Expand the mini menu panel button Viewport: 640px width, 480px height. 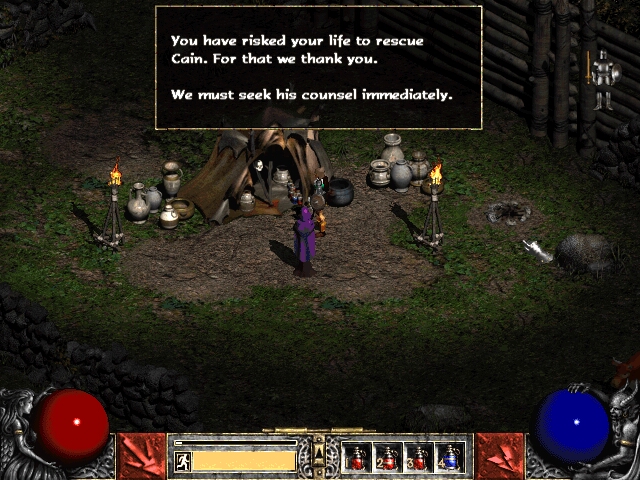[x=319, y=457]
